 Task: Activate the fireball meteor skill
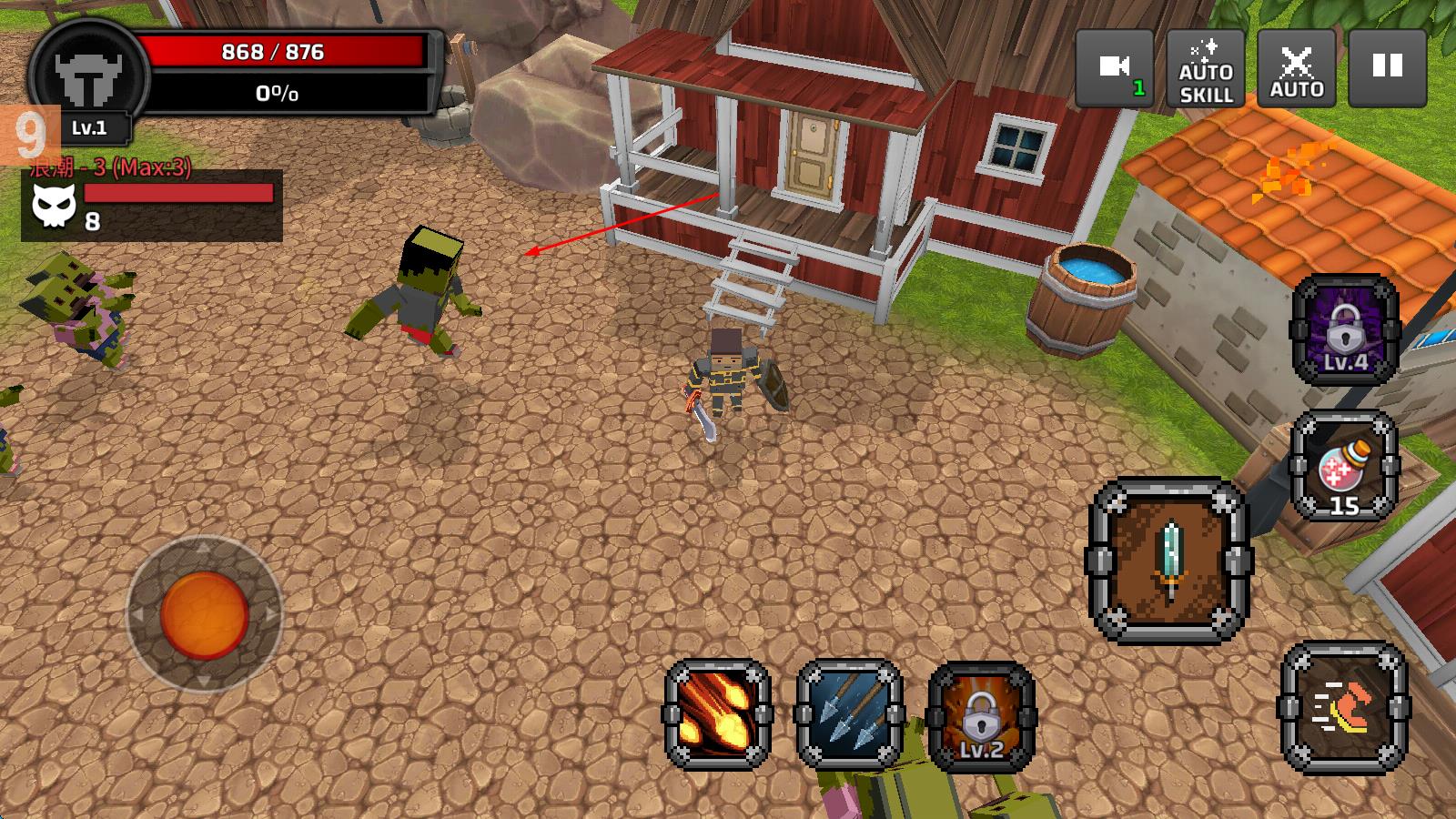click(x=718, y=714)
